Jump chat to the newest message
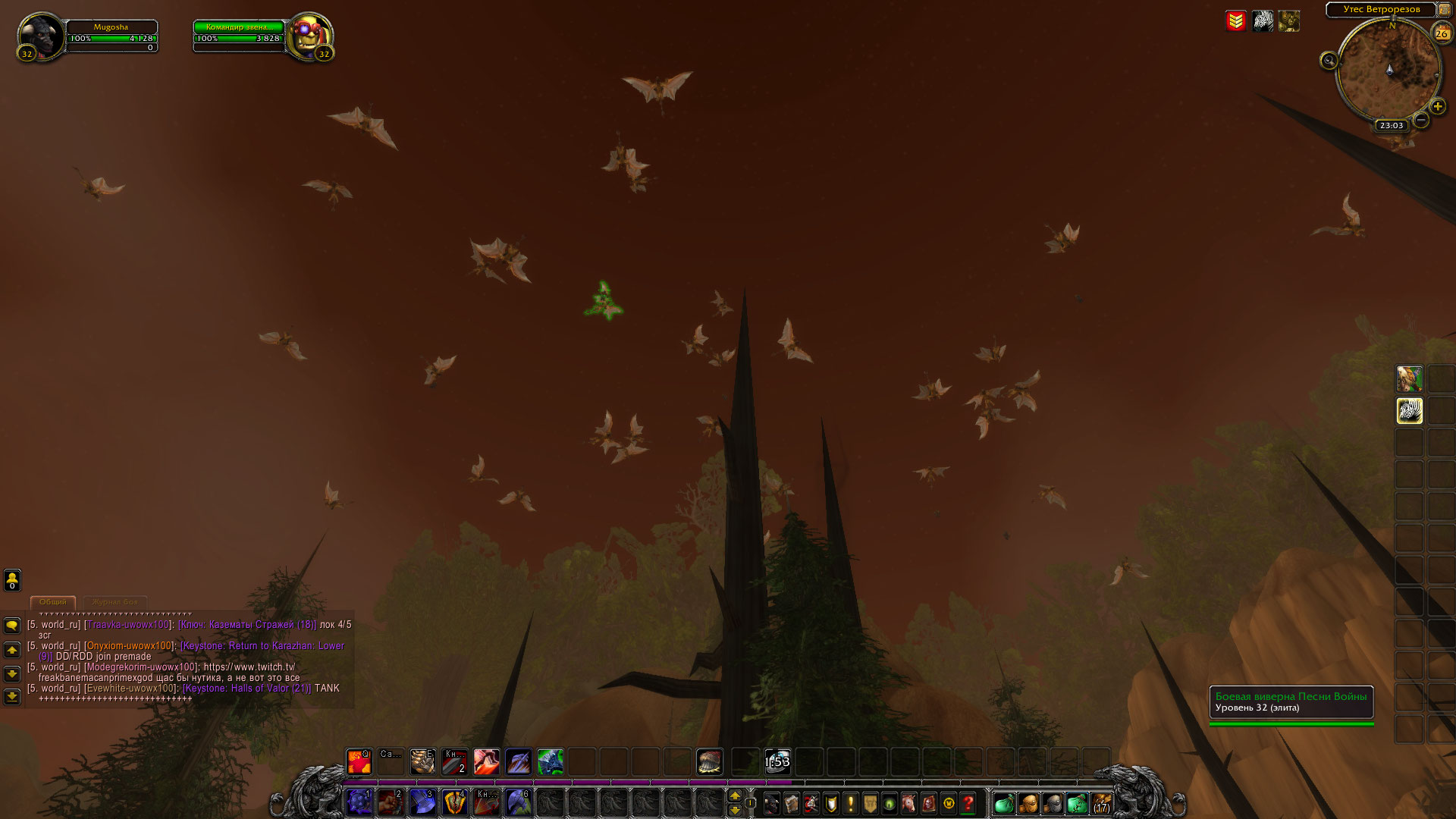The height and width of the screenshot is (819, 1456). 12,696
